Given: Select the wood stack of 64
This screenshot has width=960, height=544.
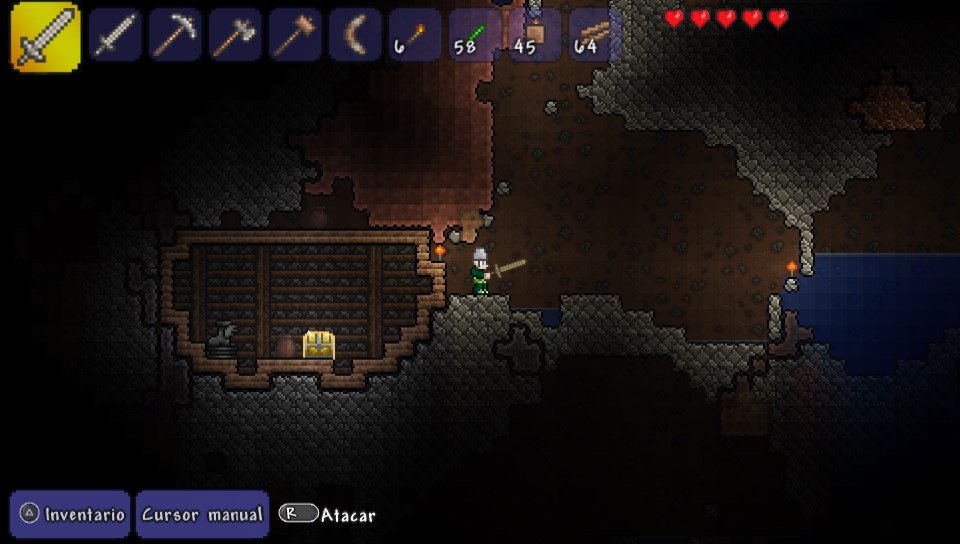Looking at the screenshot, I should pyautogui.click(x=595, y=35).
